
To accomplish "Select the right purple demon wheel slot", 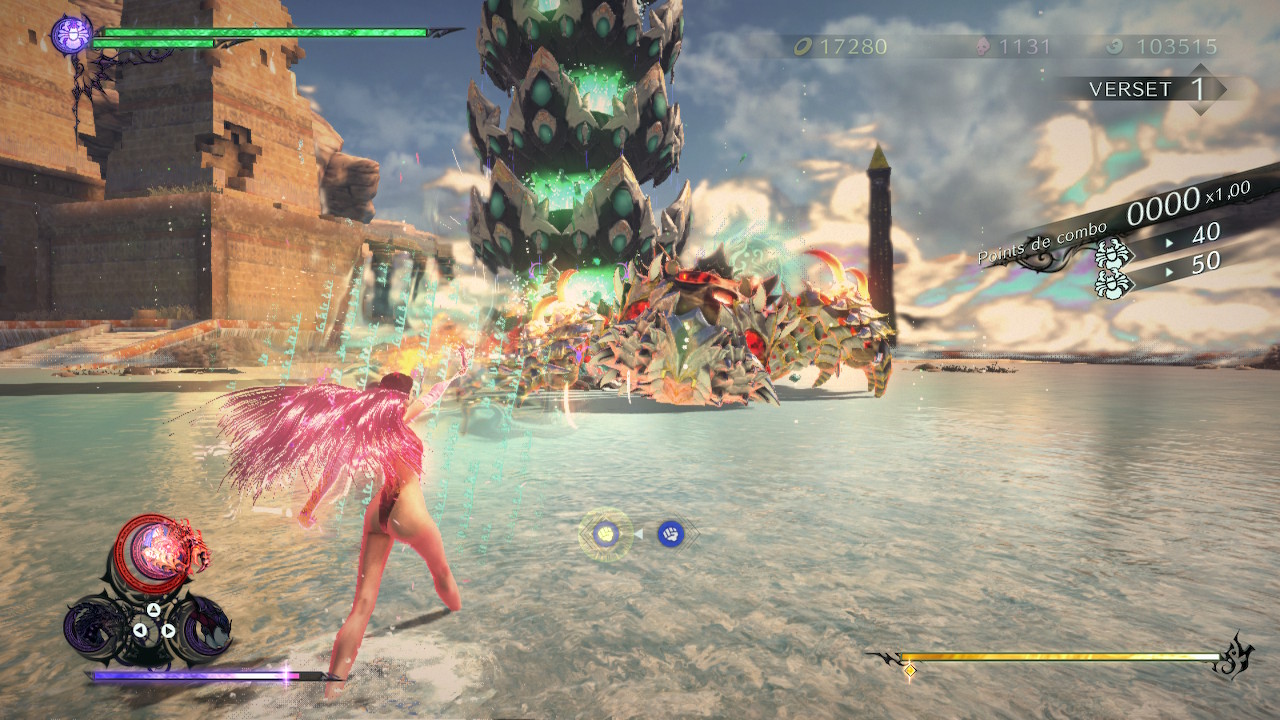I will click(210, 628).
